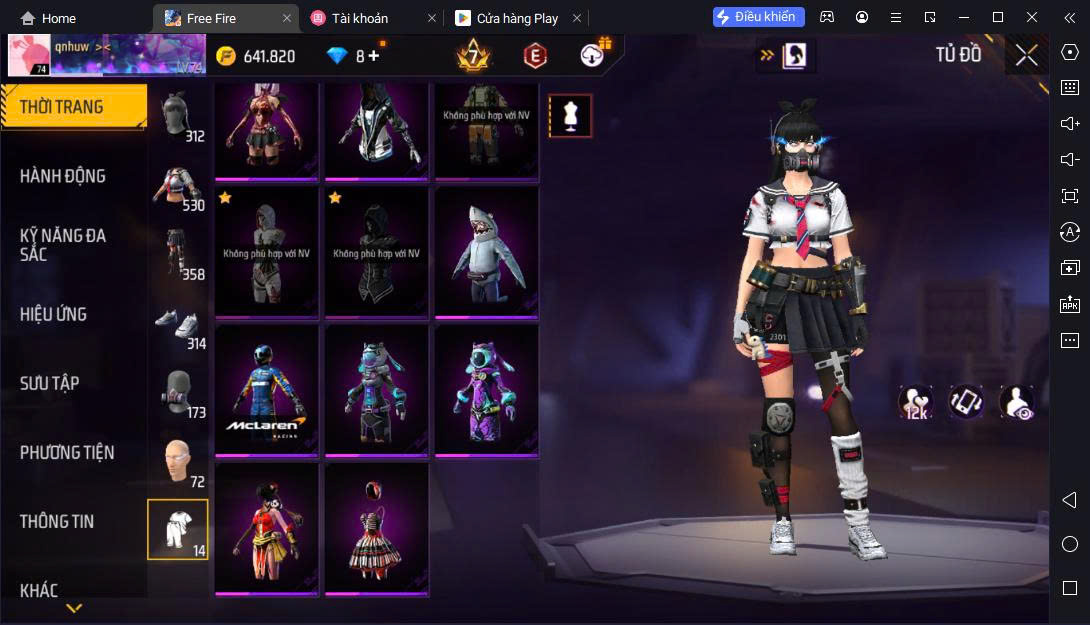This screenshot has width=1090, height=625.
Task: Toggle the character visibility eye icon
Action: 1017,402
